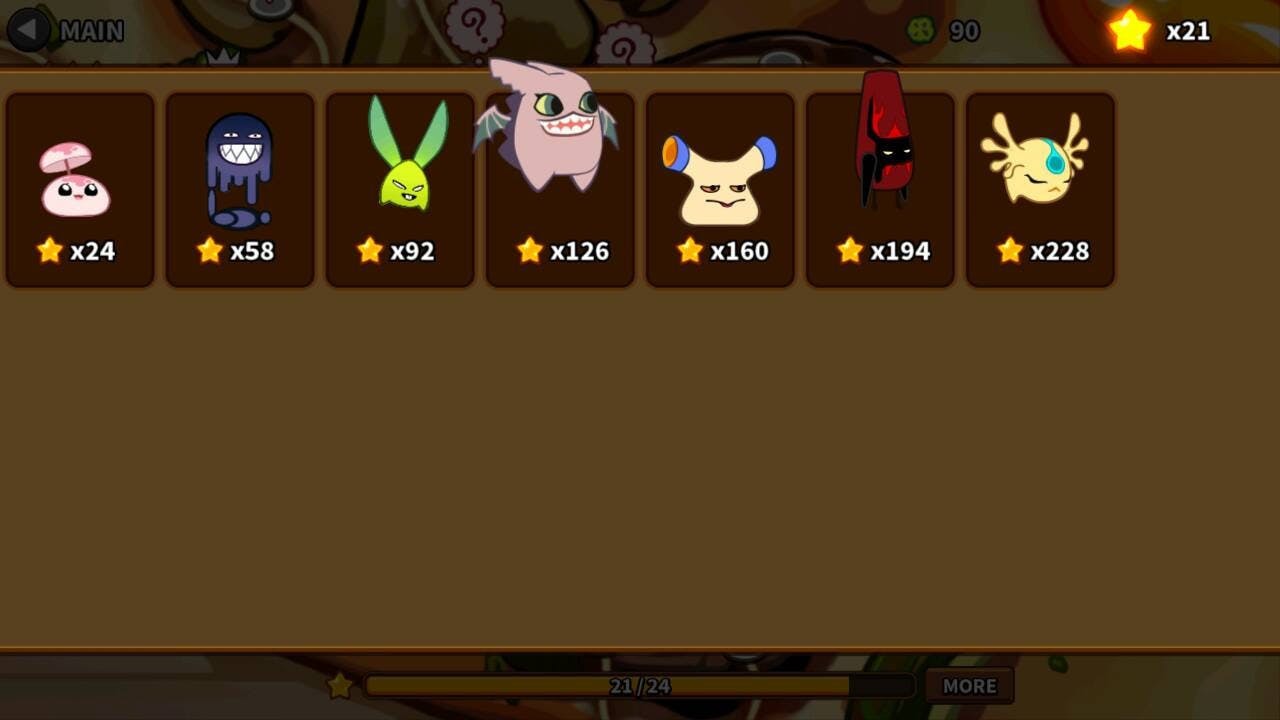The width and height of the screenshot is (1280, 720).
Task: Open the MORE button
Action: [969, 686]
